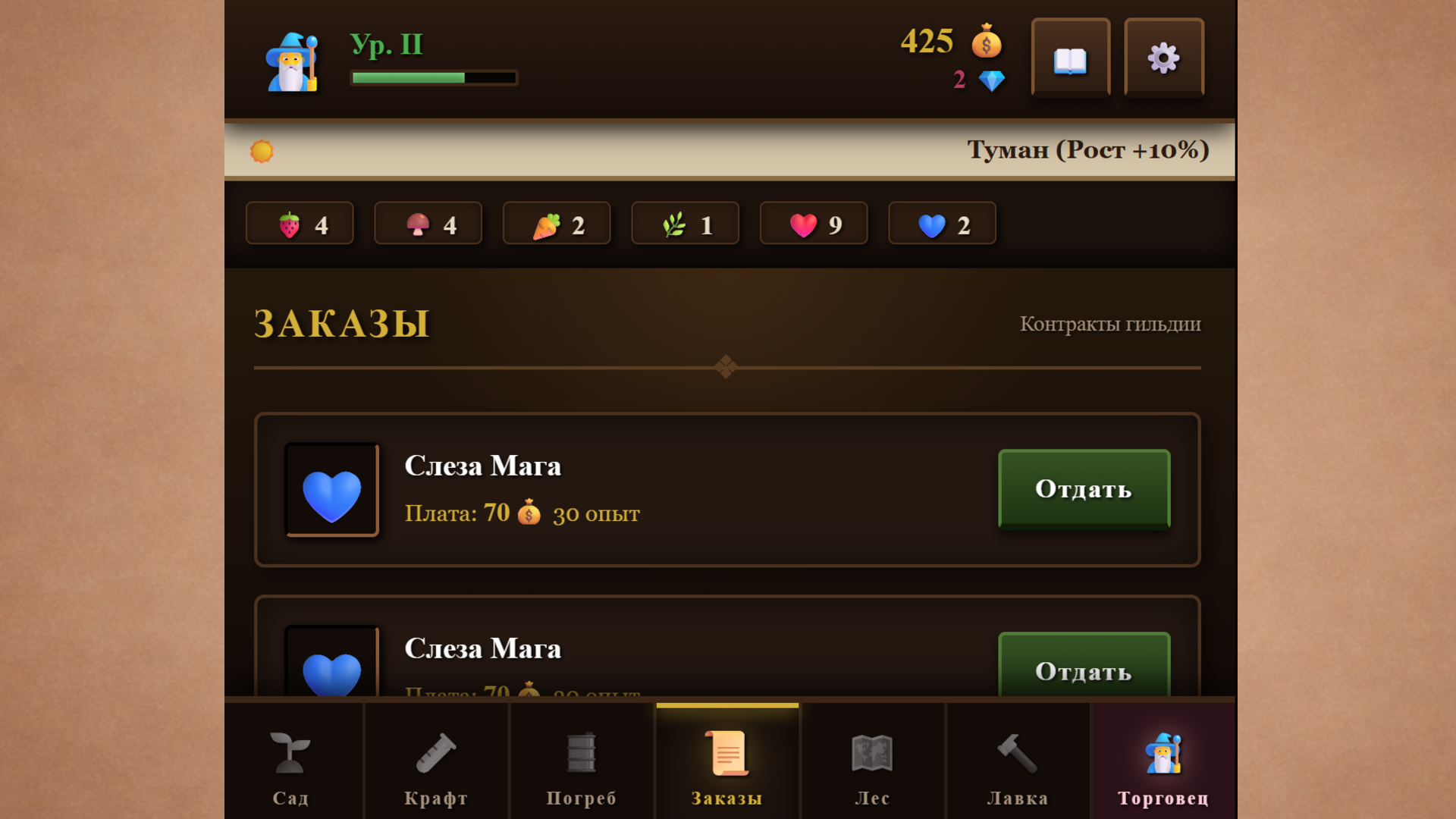Click the sun icon in the weather banner
Viewport: 1456px width, 819px height.
(262, 150)
